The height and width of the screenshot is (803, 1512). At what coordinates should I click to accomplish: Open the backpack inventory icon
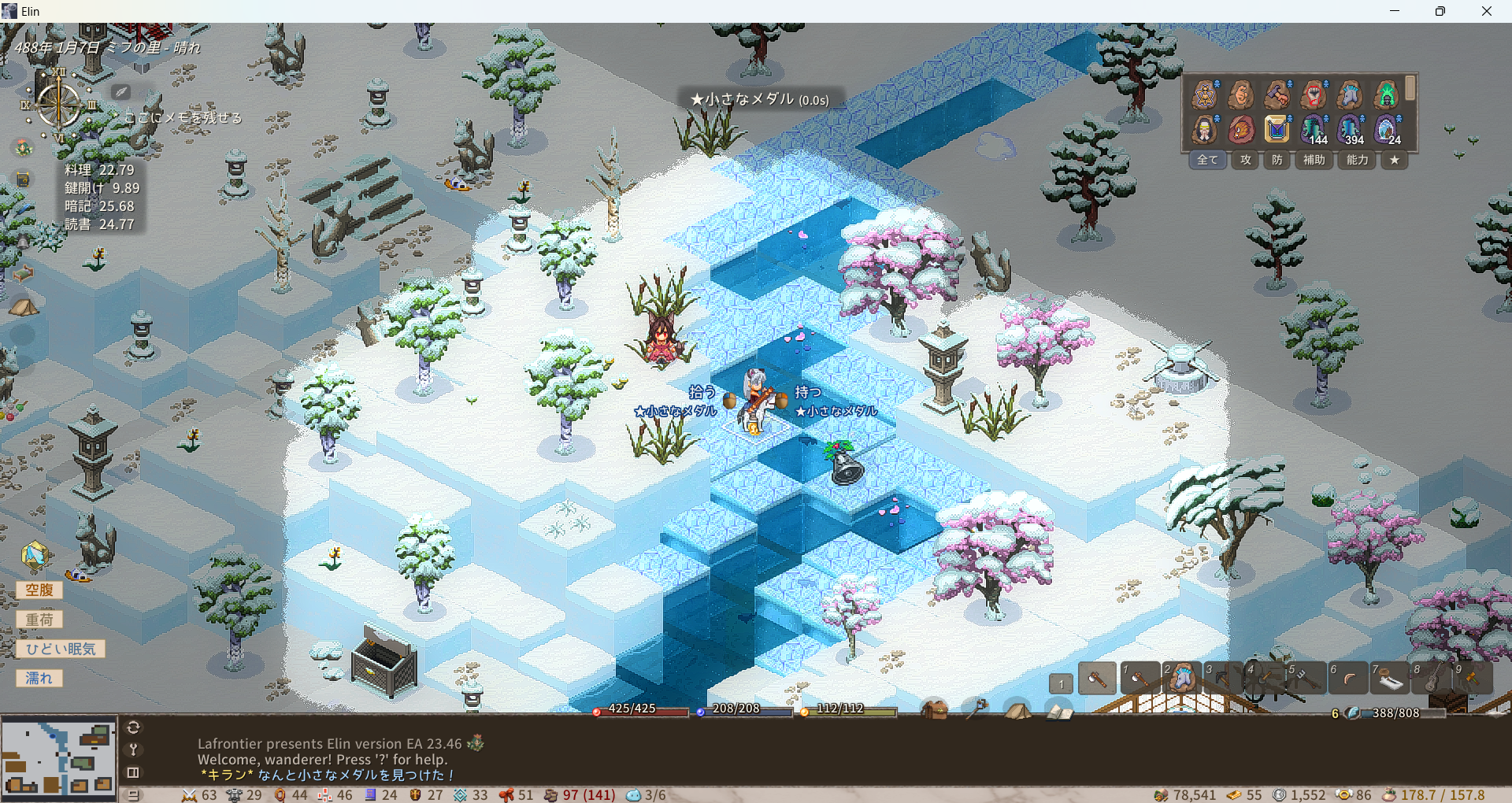[x=934, y=710]
